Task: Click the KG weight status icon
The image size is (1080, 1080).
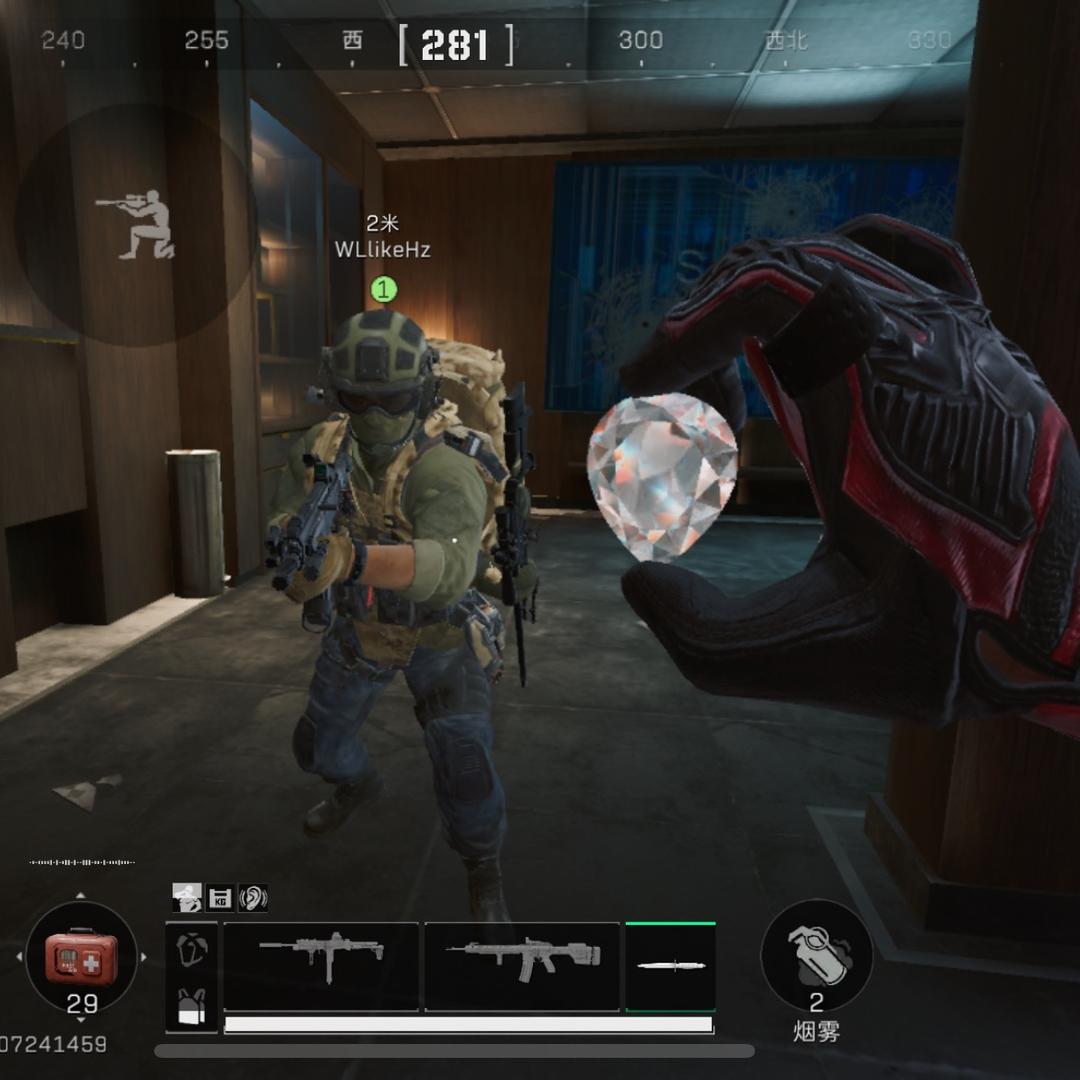Action: point(220,898)
